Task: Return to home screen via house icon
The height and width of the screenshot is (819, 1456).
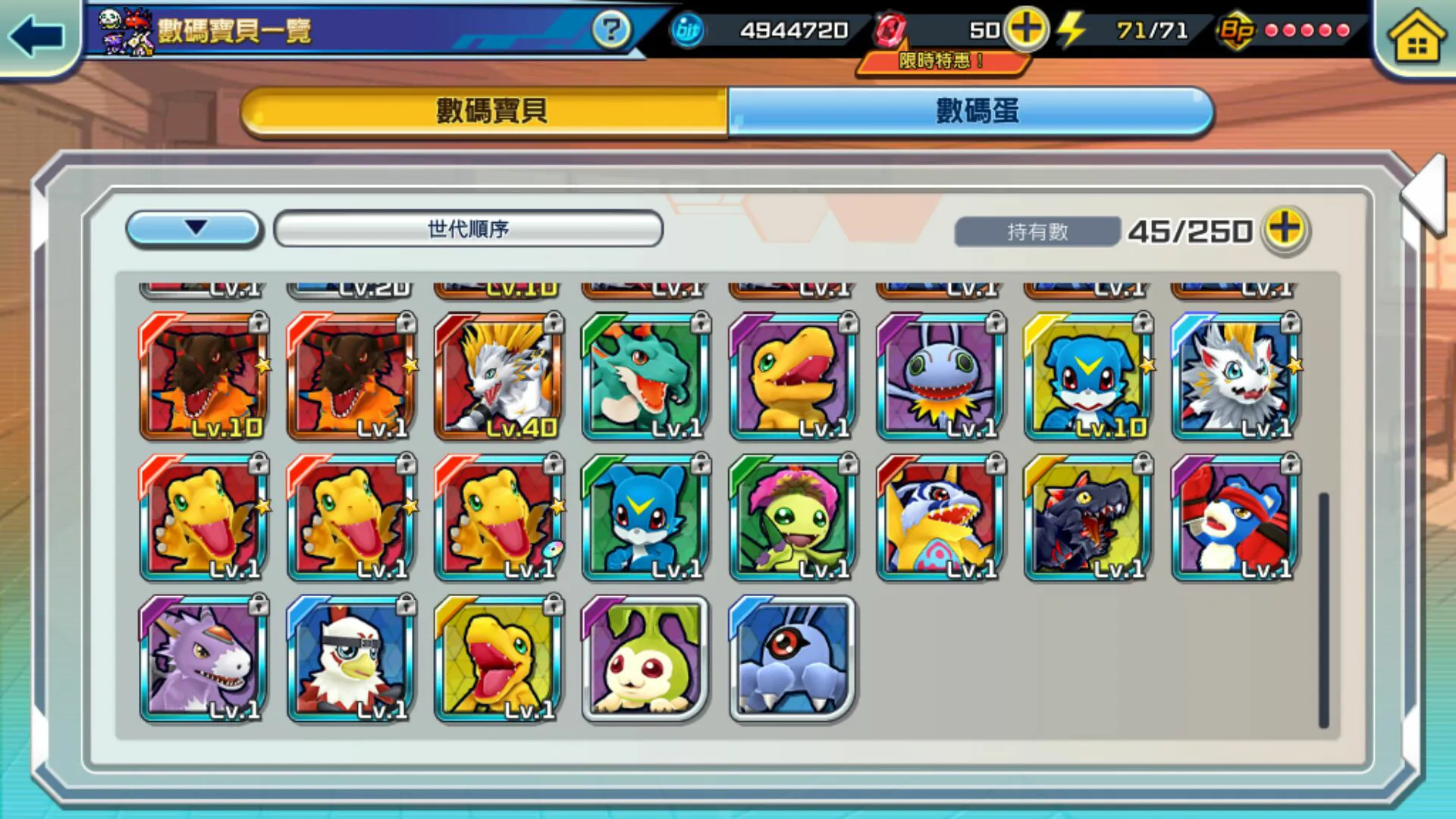Action: [1417, 38]
